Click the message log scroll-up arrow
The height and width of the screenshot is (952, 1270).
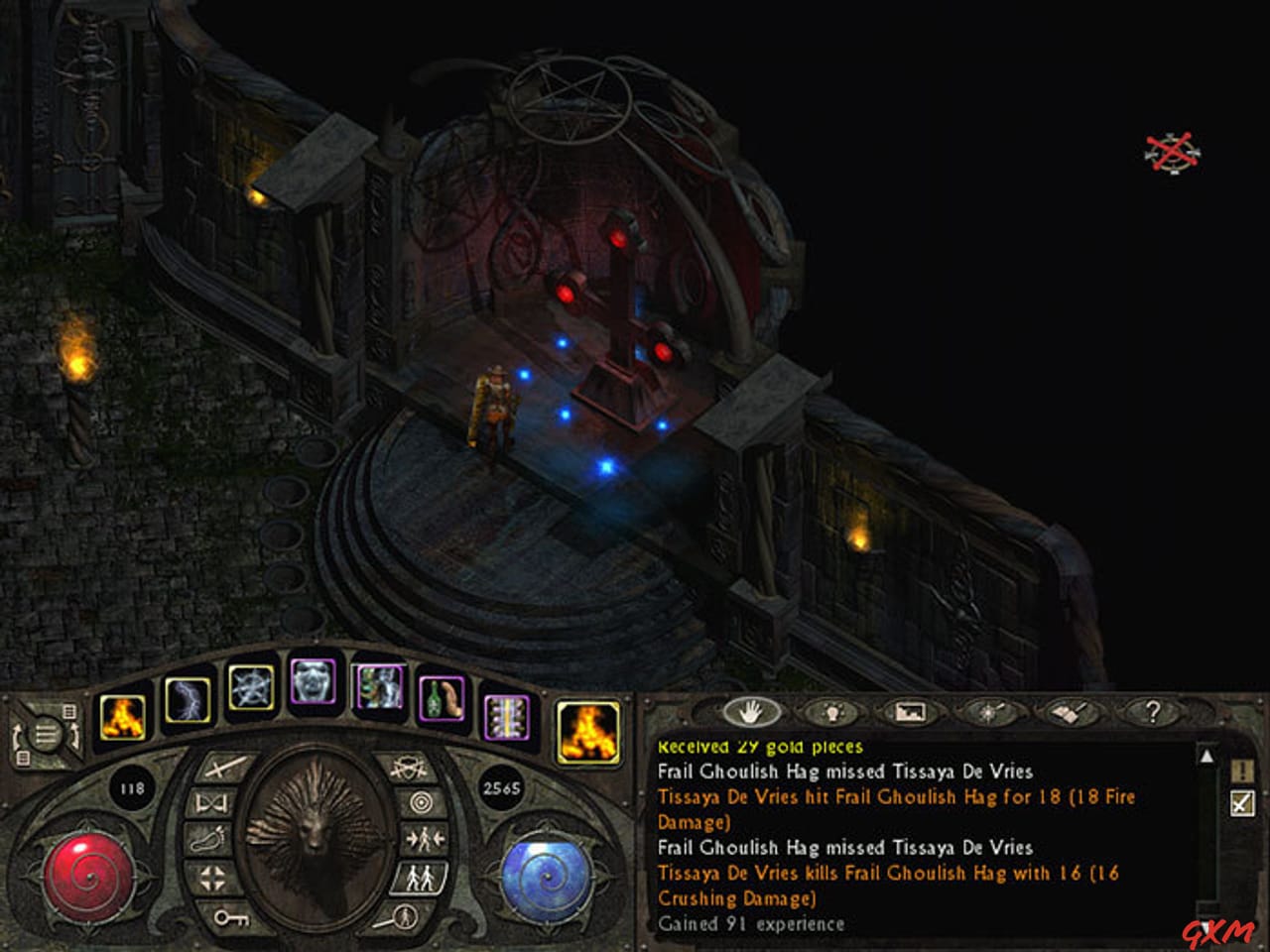(1206, 758)
